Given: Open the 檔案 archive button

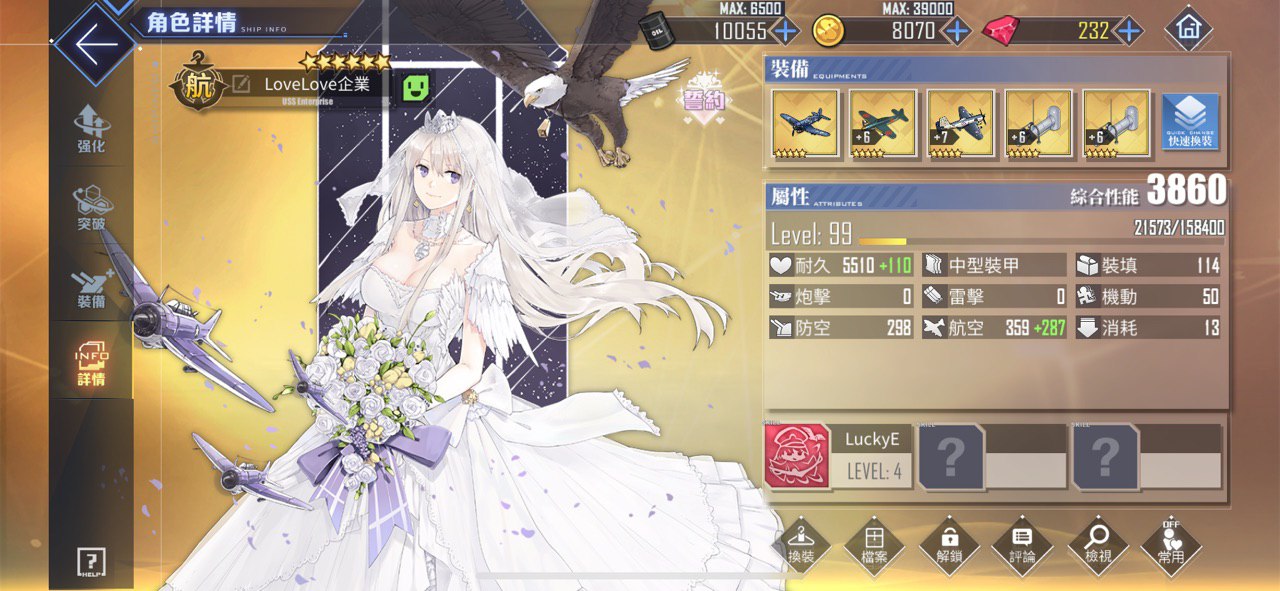Looking at the screenshot, I should tap(874, 545).
